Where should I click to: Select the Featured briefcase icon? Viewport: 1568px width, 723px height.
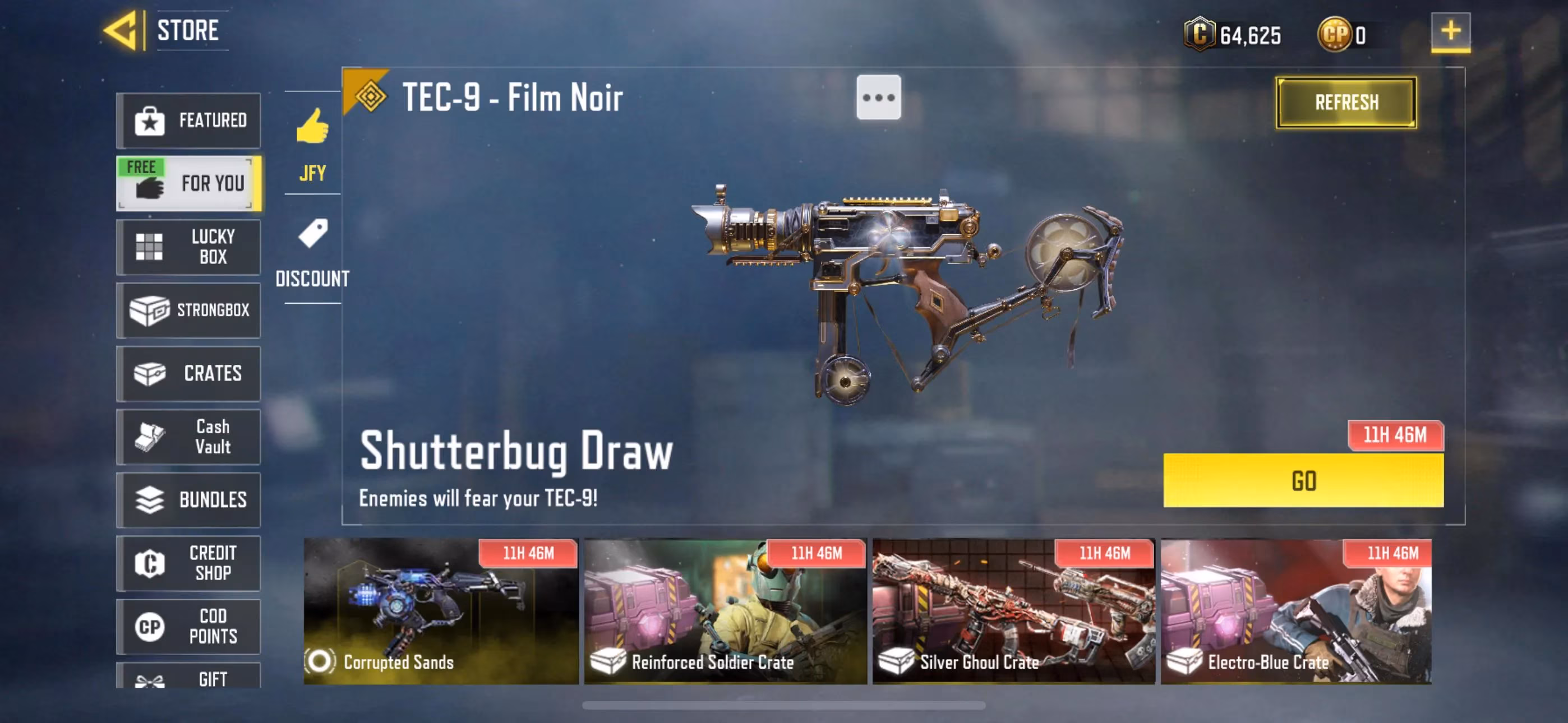151,121
